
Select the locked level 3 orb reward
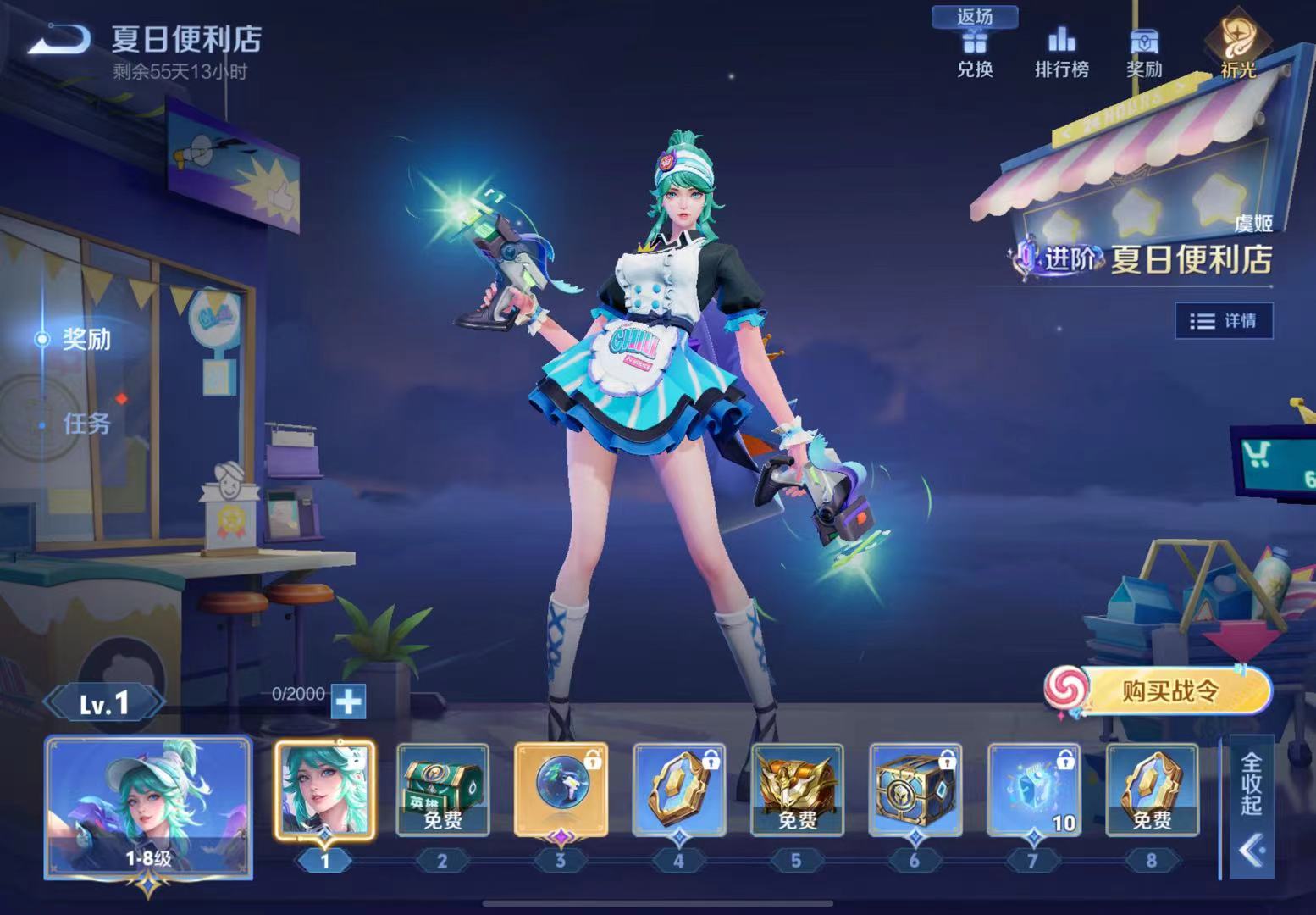561,790
